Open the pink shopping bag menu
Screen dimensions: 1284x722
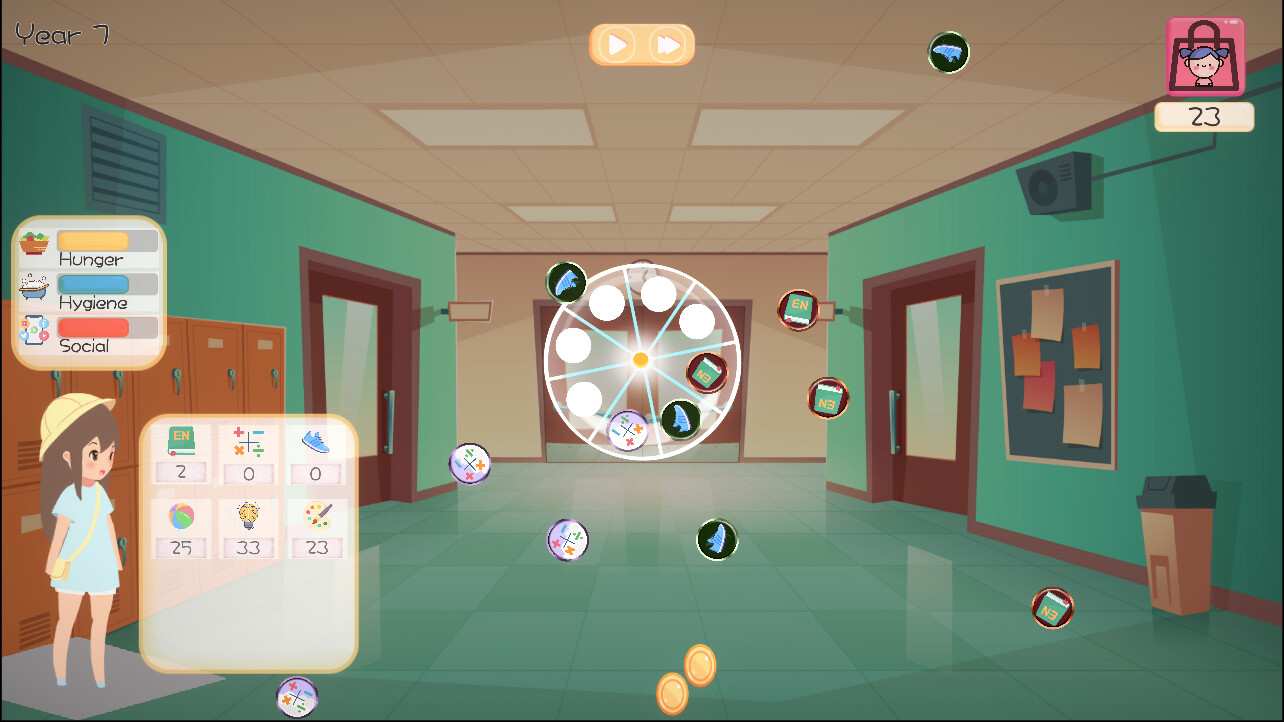tap(1205, 57)
